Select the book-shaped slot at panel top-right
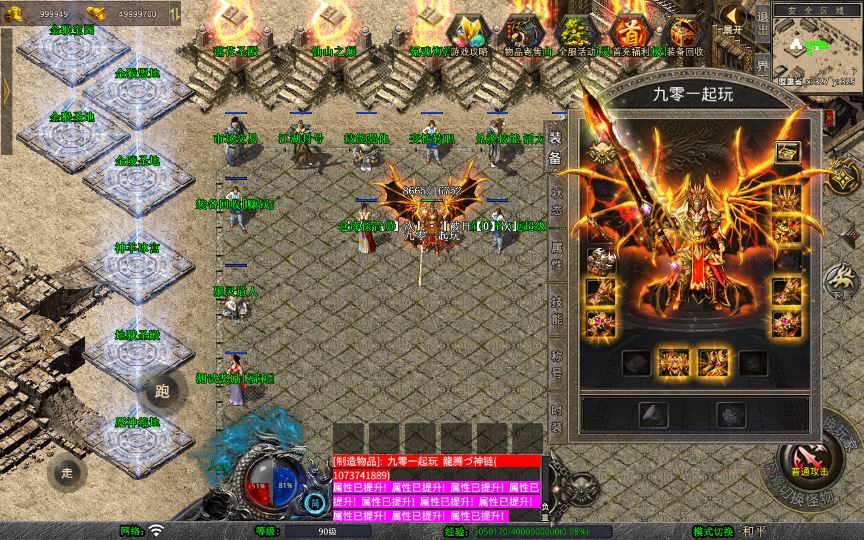Viewport: 864px width, 540px height. (x=786, y=153)
